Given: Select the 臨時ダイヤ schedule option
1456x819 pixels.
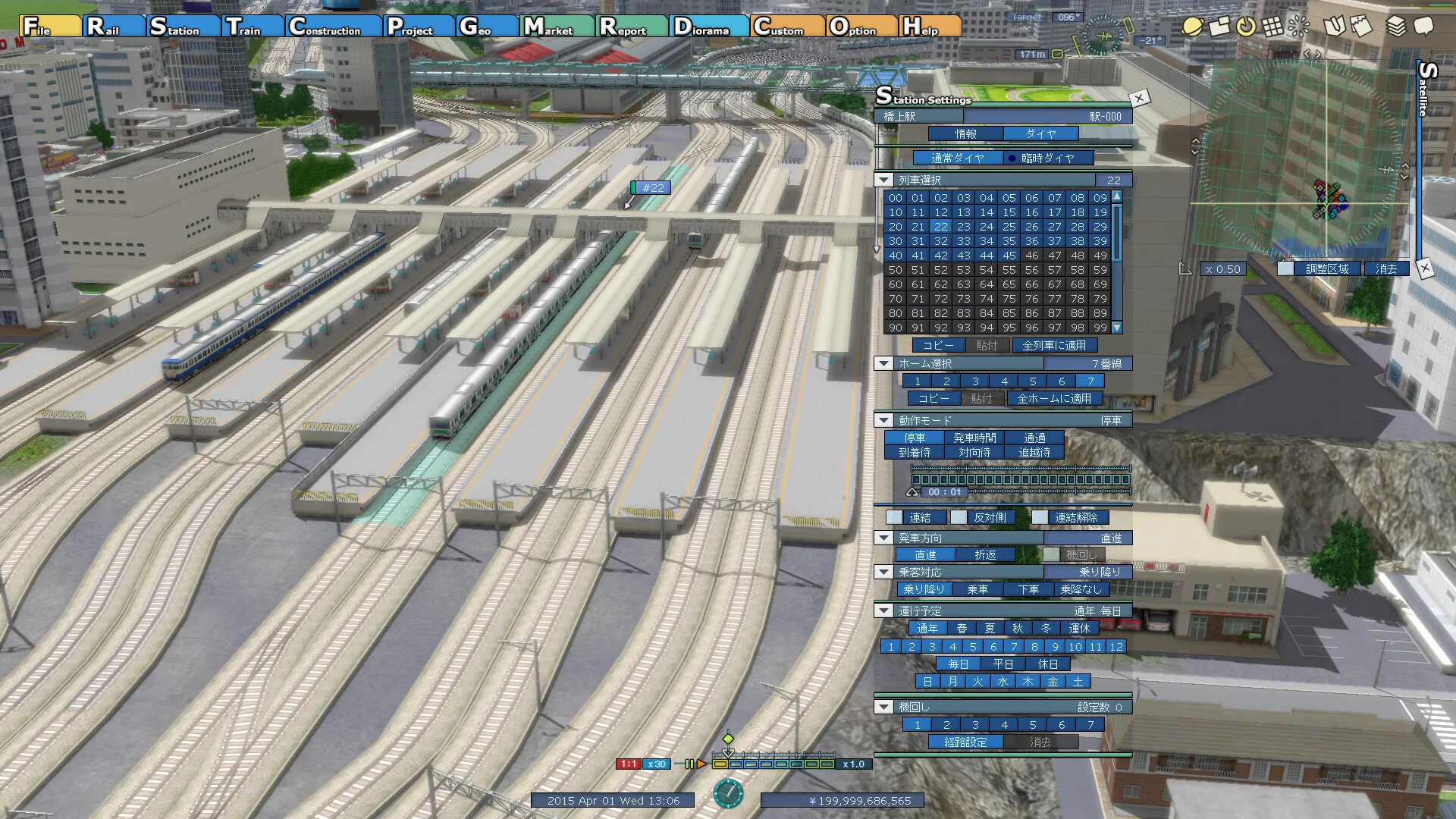Looking at the screenshot, I should [x=1048, y=158].
